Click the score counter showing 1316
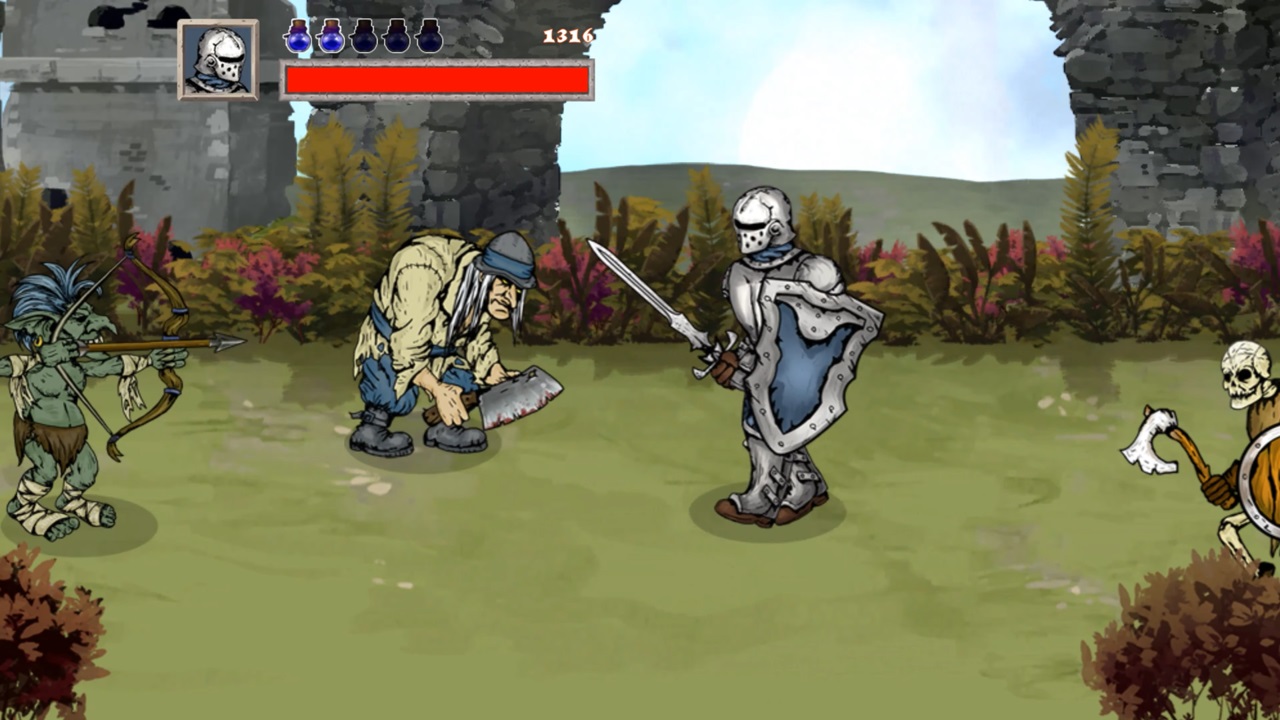The image size is (1280, 720). click(567, 36)
